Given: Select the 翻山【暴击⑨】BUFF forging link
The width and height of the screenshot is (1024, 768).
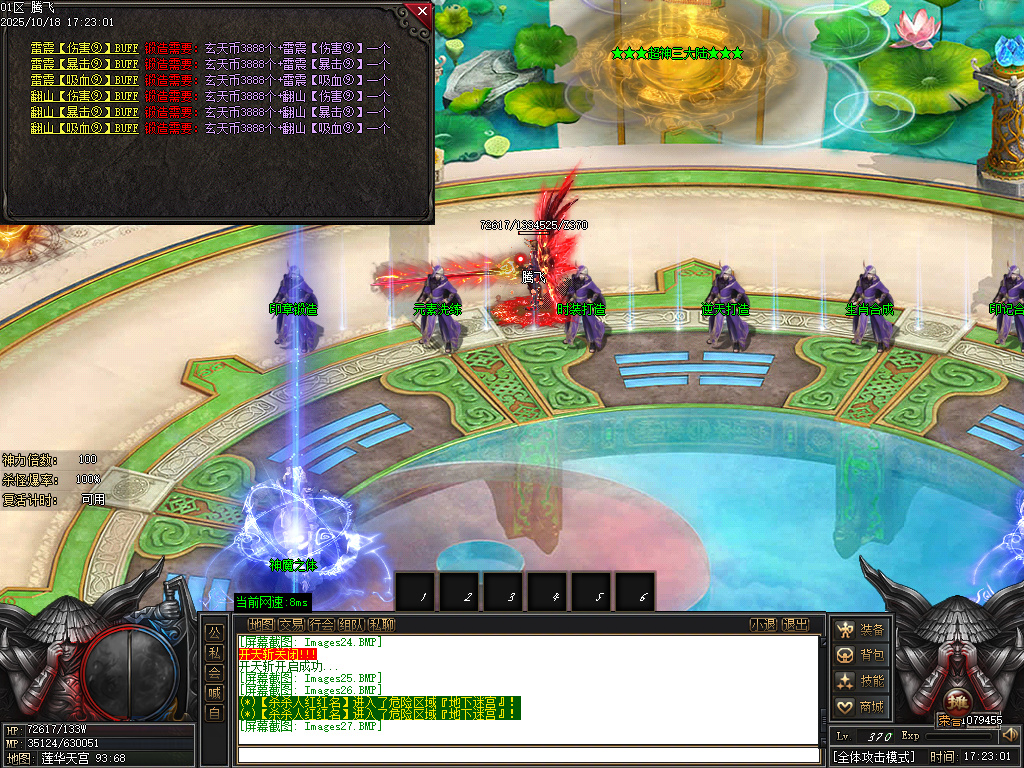Looking at the screenshot, I should [x=84, y=112].
